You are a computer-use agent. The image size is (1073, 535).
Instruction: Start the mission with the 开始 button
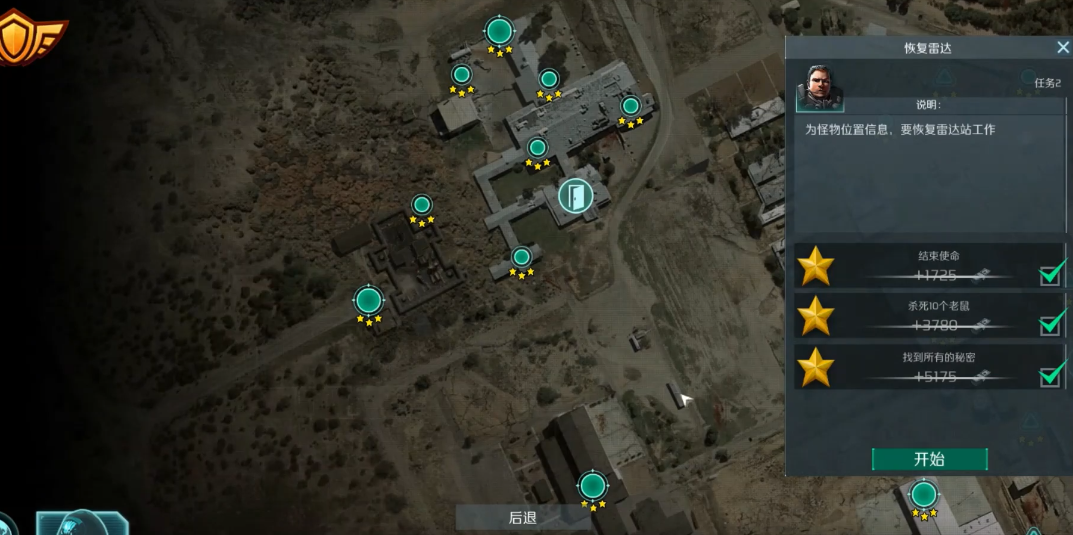[929, 459]
